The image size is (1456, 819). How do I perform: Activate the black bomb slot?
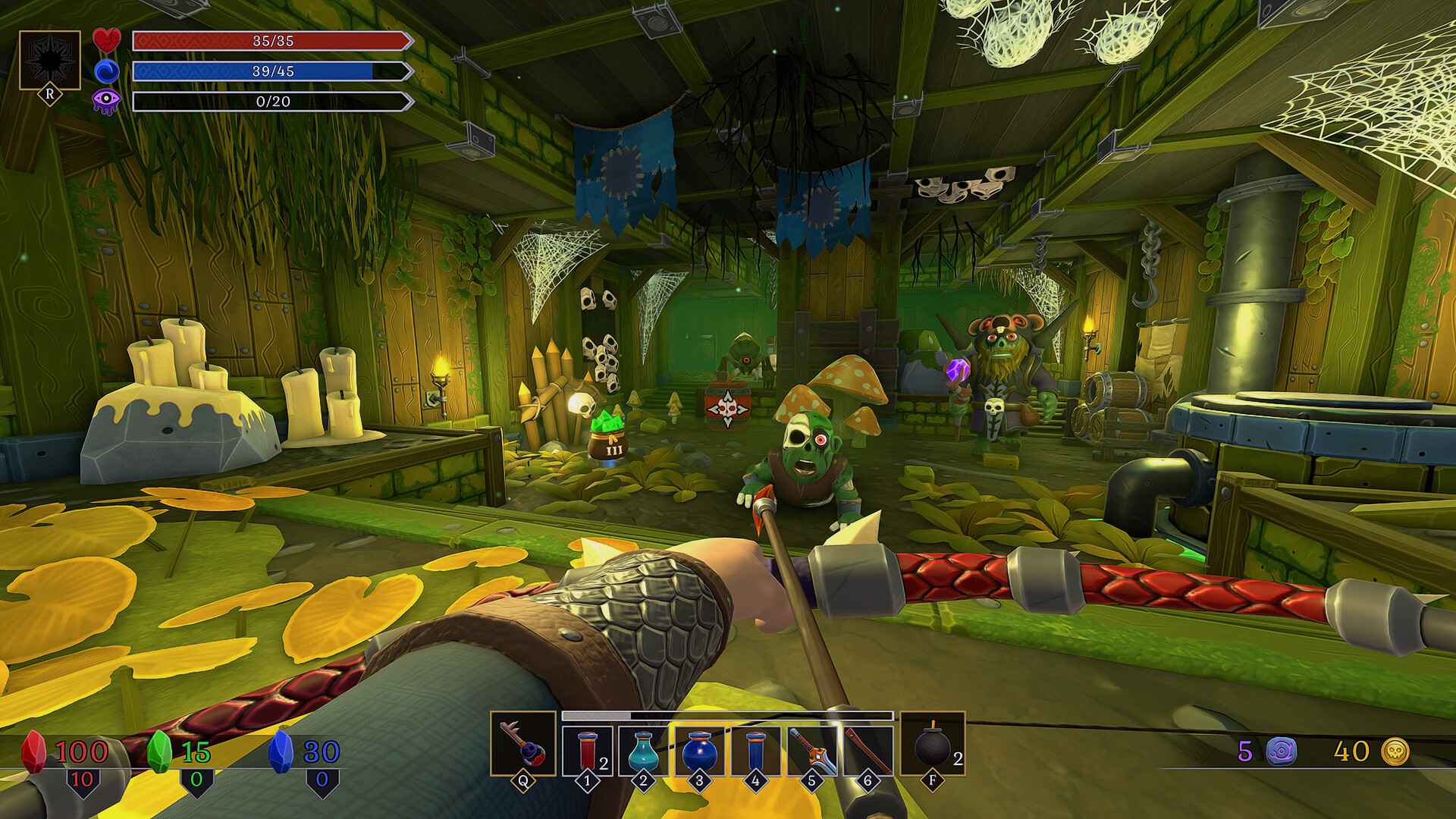(932, 744)
